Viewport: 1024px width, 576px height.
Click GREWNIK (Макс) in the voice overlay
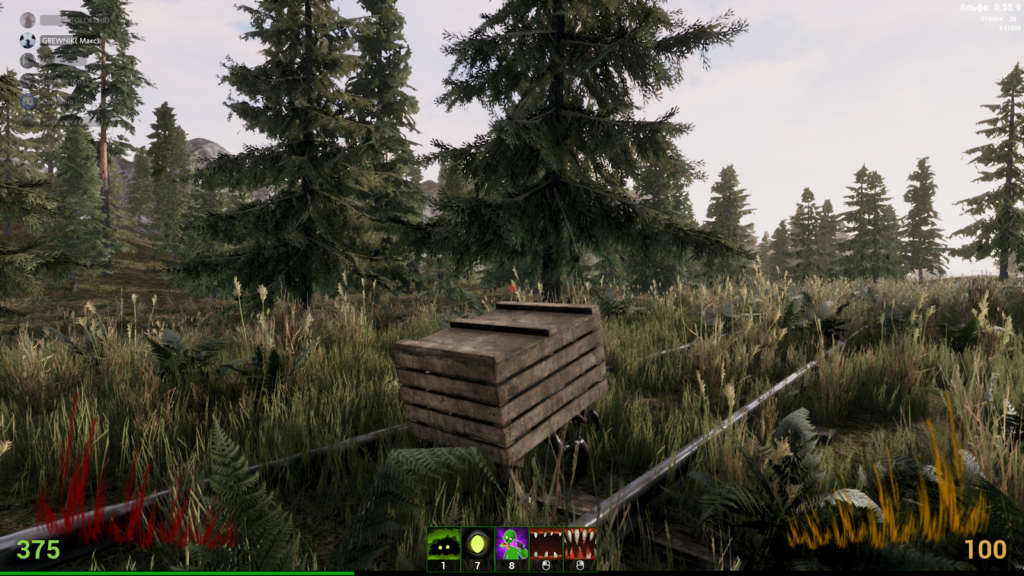(x=70, y=41)
